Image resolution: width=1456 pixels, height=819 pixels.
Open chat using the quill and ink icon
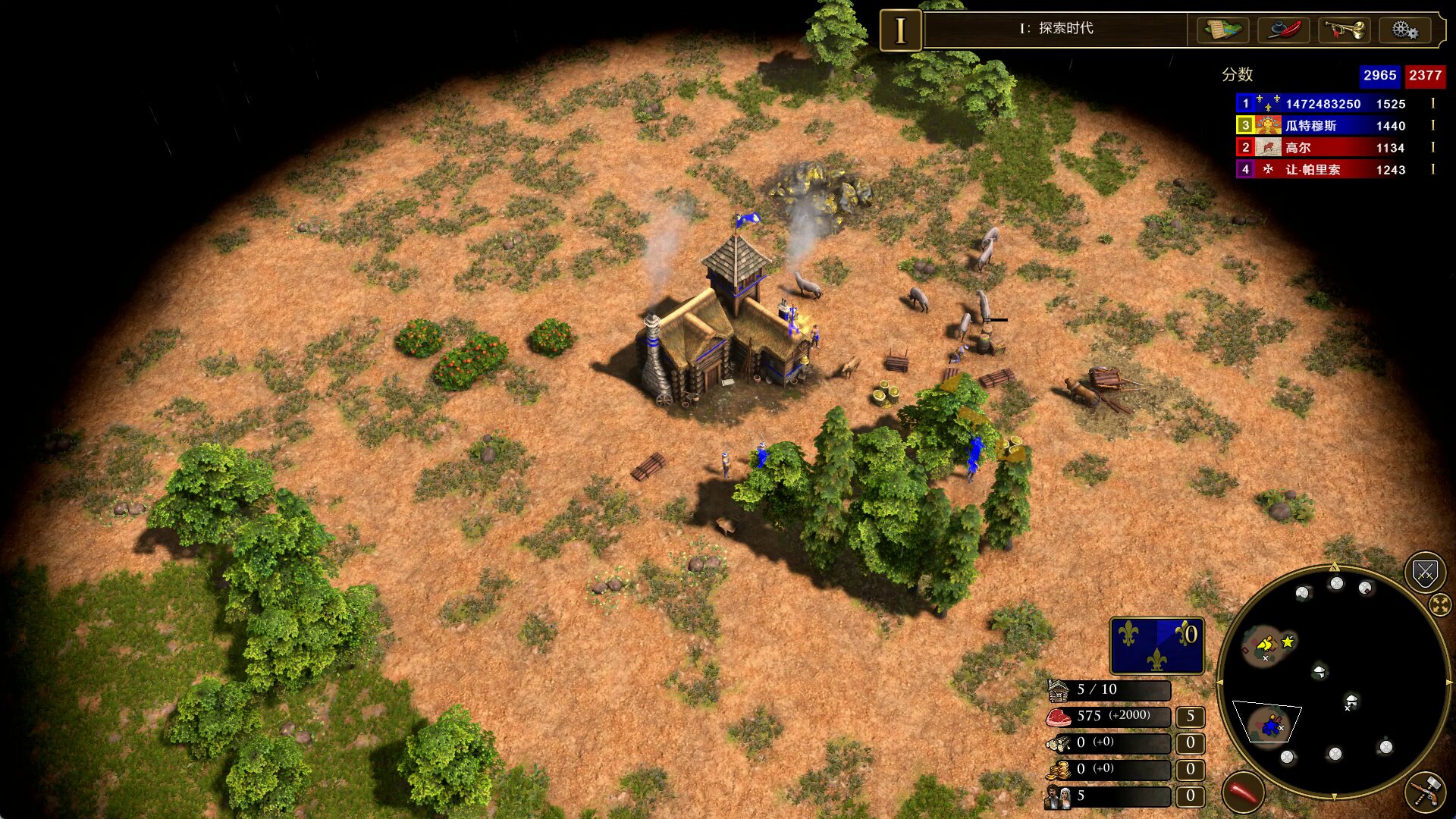pyautogui.click(x=1283, y=30)
